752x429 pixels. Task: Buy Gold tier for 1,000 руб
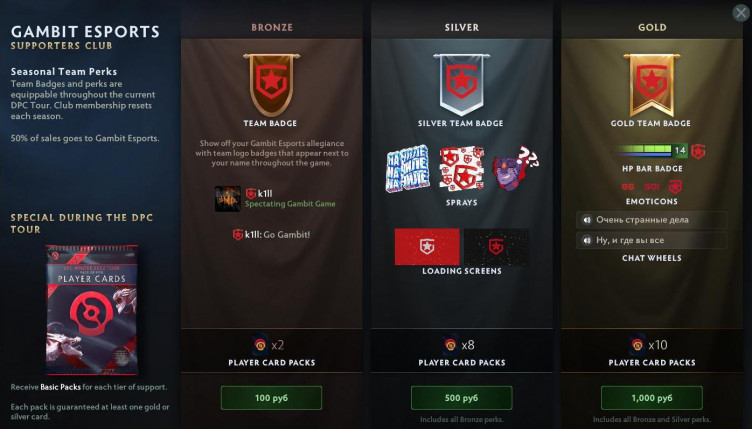[x=650, y=397]
